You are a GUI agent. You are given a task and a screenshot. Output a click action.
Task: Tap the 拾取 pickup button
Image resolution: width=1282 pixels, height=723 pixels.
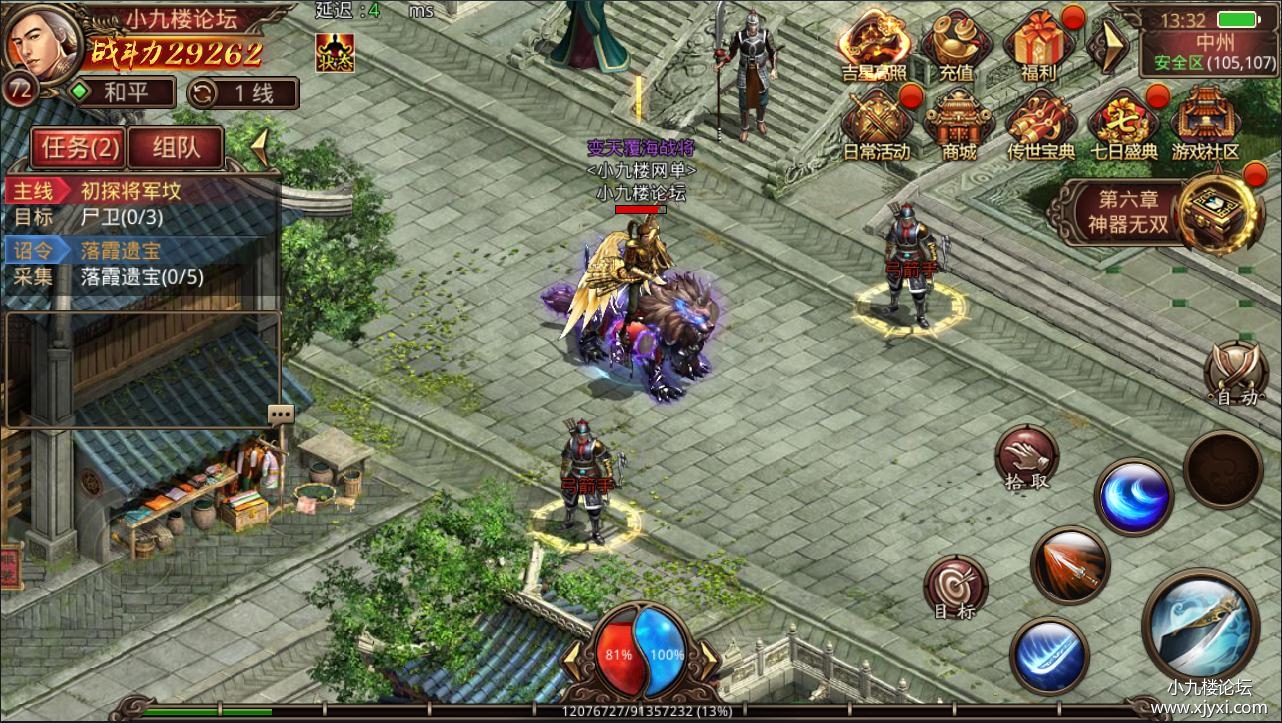click(1026, 458)
